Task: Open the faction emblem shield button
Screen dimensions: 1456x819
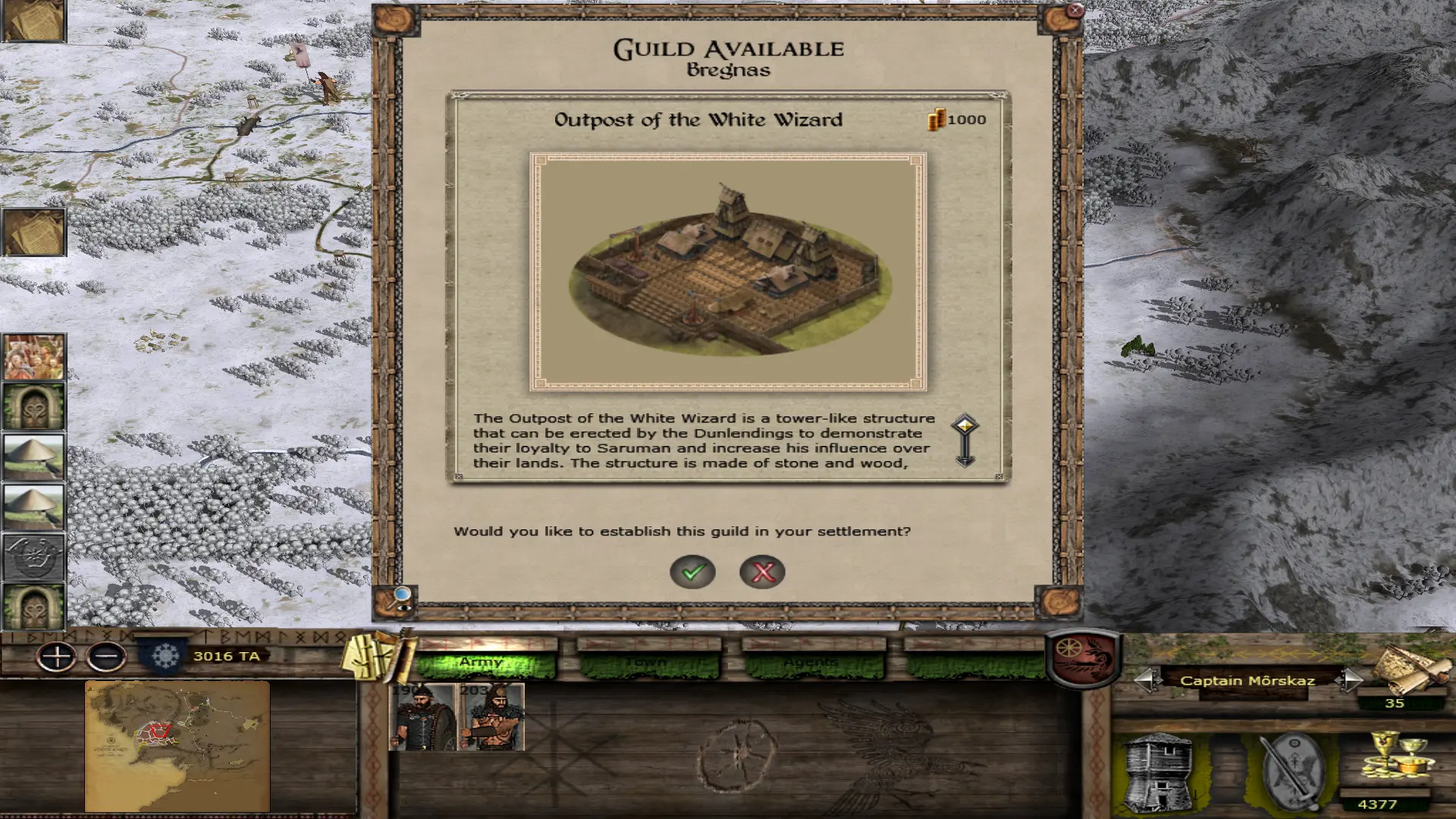Action: pyautogui.click(x=1083, y=656)
